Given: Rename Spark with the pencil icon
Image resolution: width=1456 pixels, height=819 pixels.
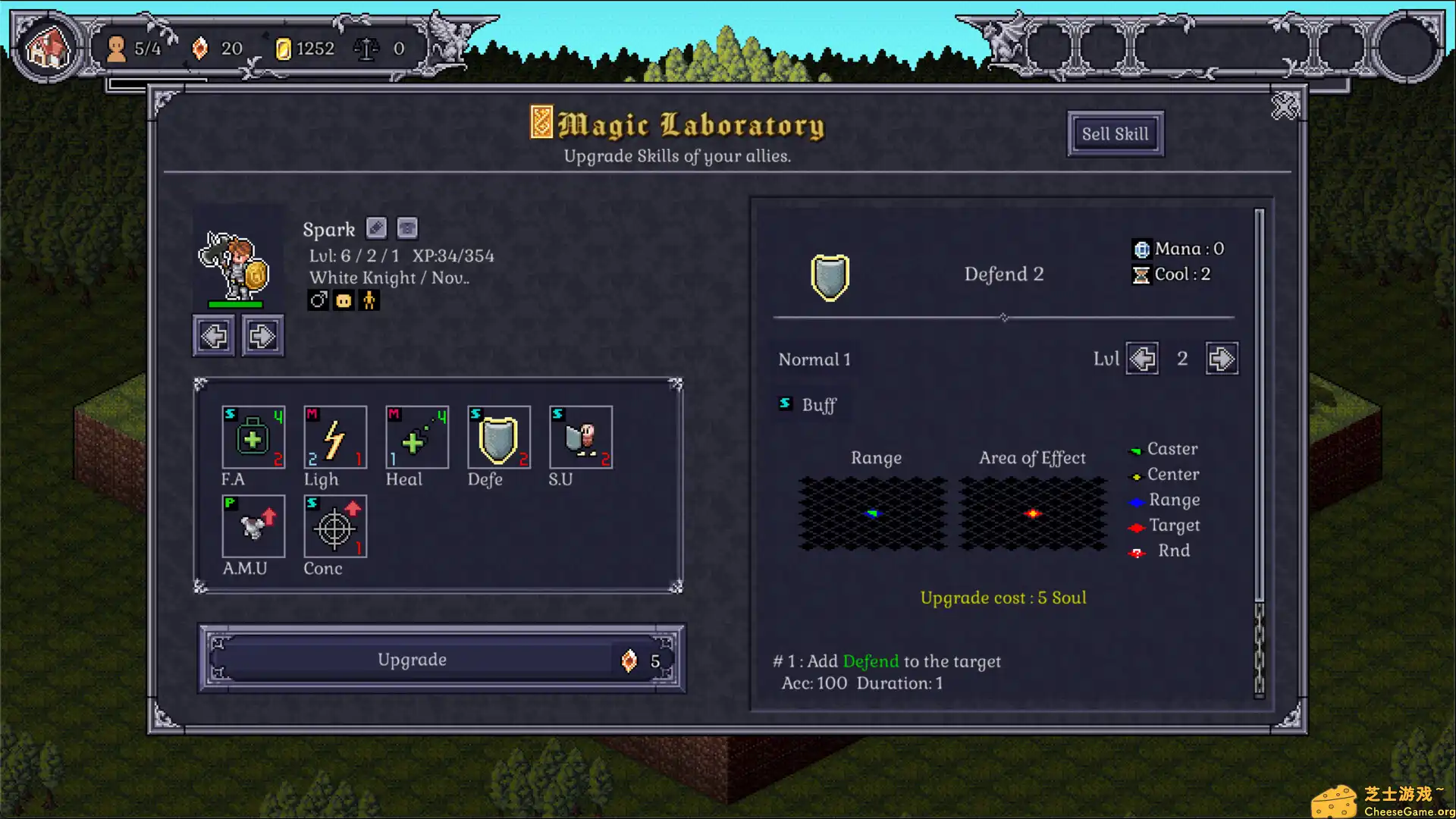Looking at the screenshot, I should coord(376,228).
